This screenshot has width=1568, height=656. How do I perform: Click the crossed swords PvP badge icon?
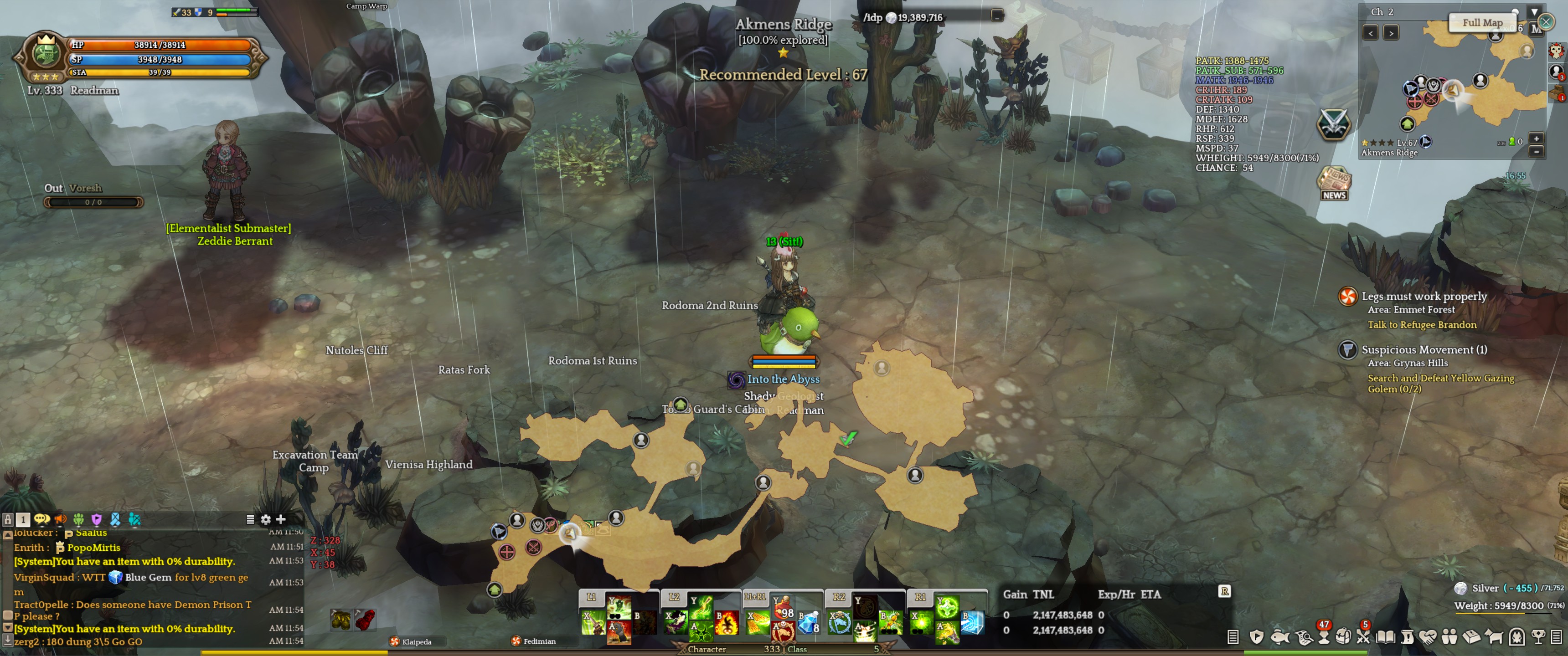pos(1333,124)
